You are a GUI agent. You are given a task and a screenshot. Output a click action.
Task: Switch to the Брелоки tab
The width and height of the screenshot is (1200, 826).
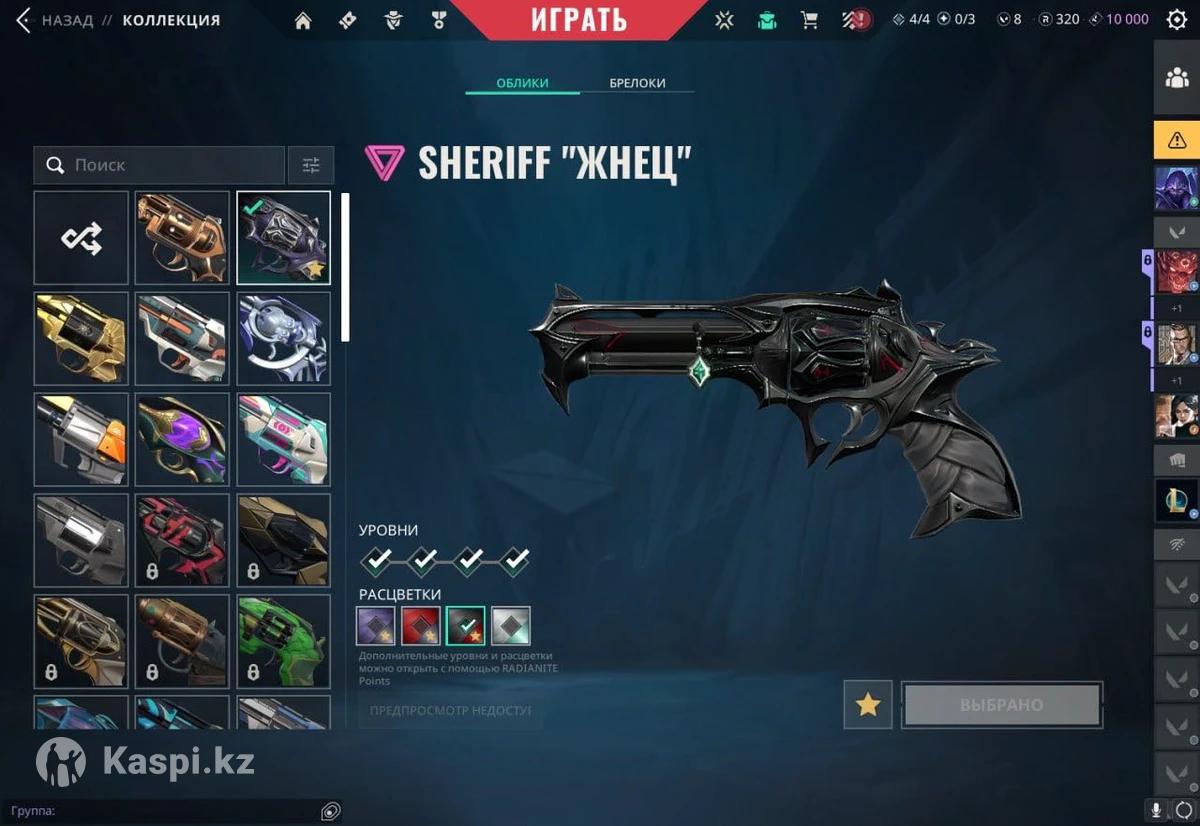(x=637, y=83)
